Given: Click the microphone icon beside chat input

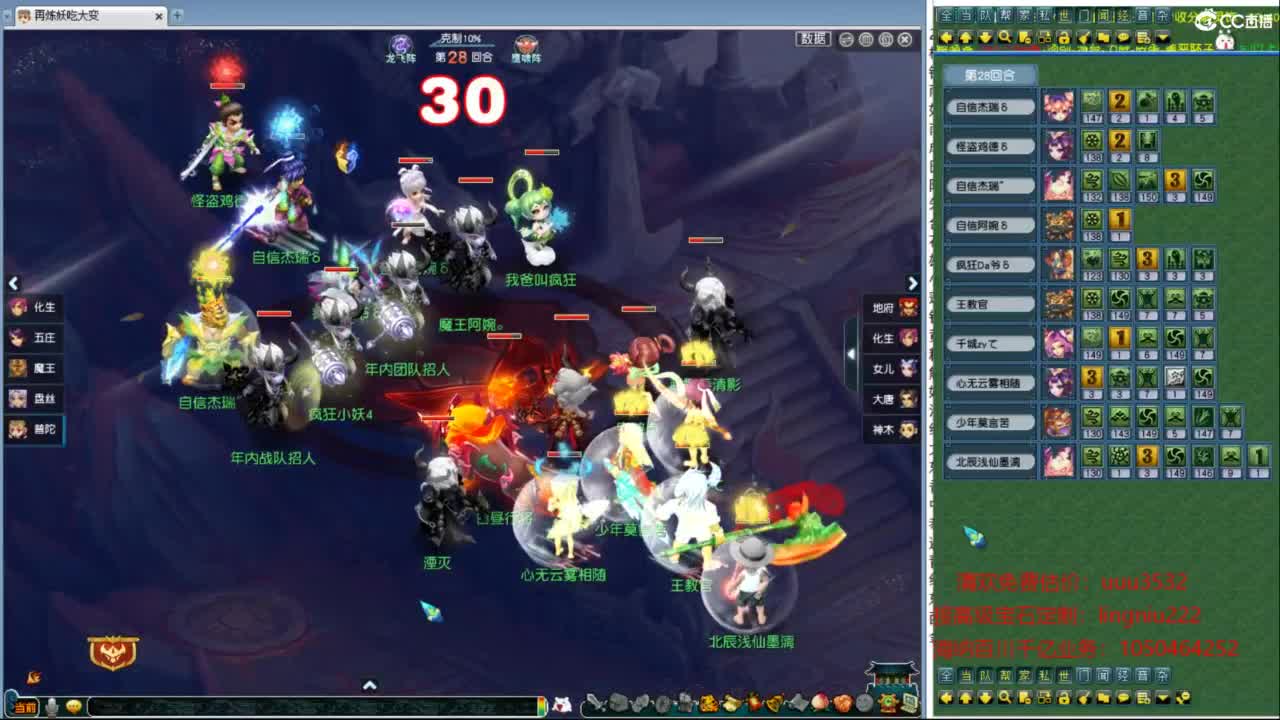Looking at the screenshot, I should point(50,707).
